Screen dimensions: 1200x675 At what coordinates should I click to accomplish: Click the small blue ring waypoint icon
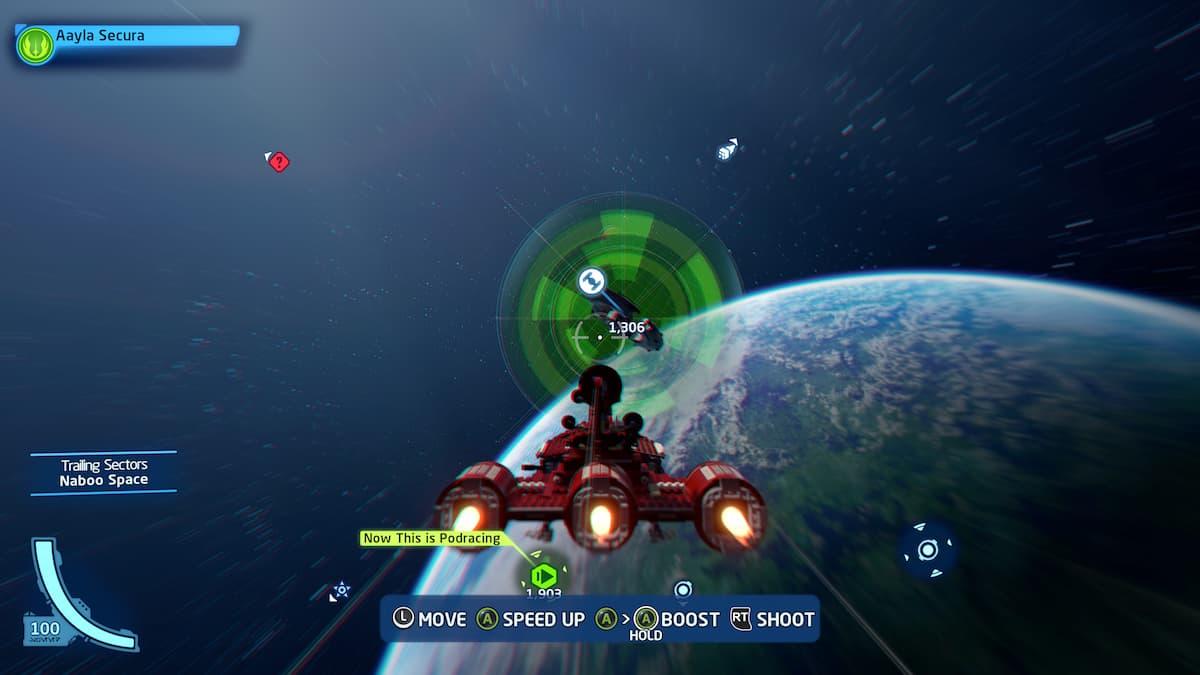point(683,590)
